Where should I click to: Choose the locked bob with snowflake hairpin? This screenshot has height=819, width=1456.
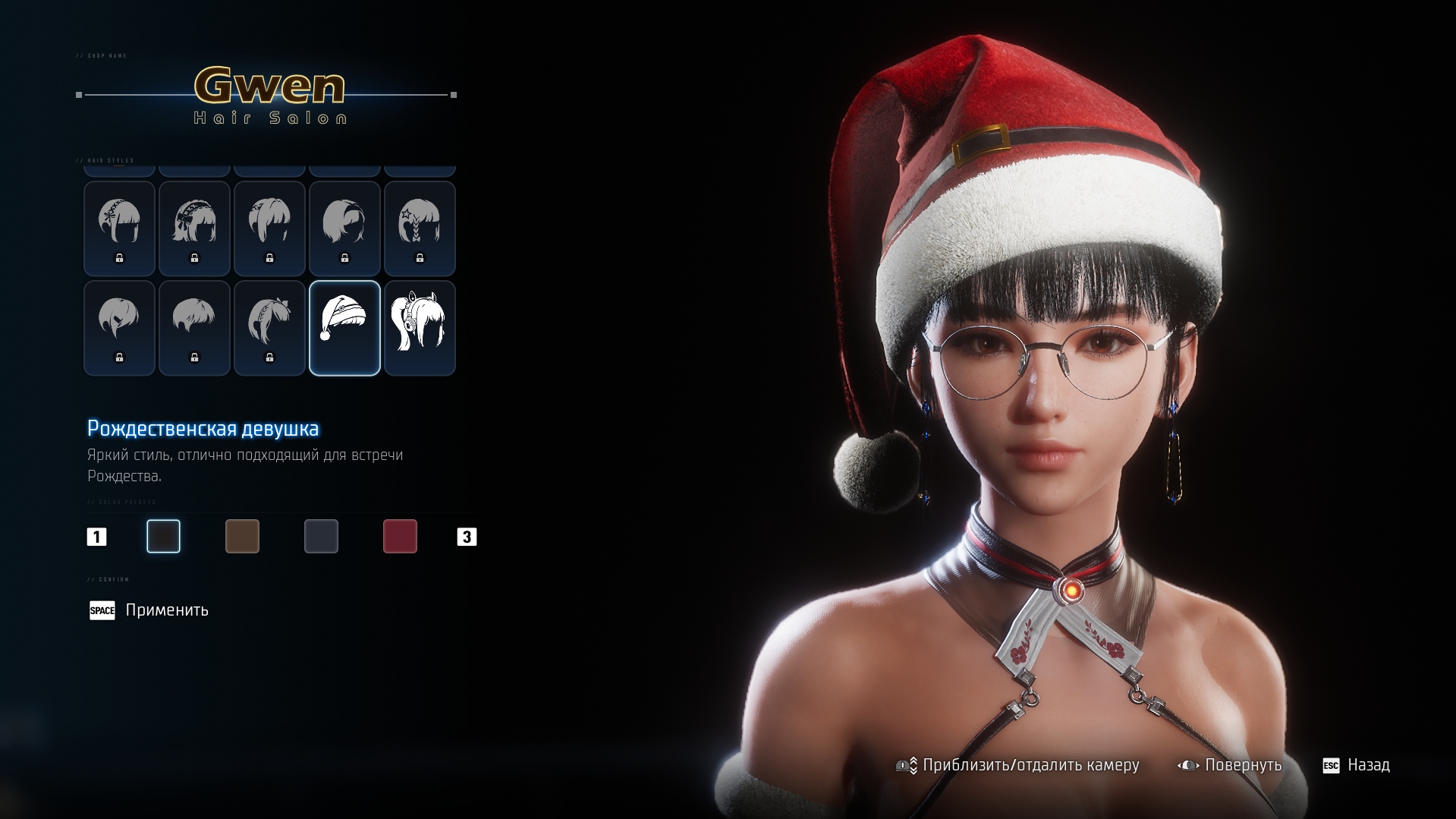pos(119,228)
